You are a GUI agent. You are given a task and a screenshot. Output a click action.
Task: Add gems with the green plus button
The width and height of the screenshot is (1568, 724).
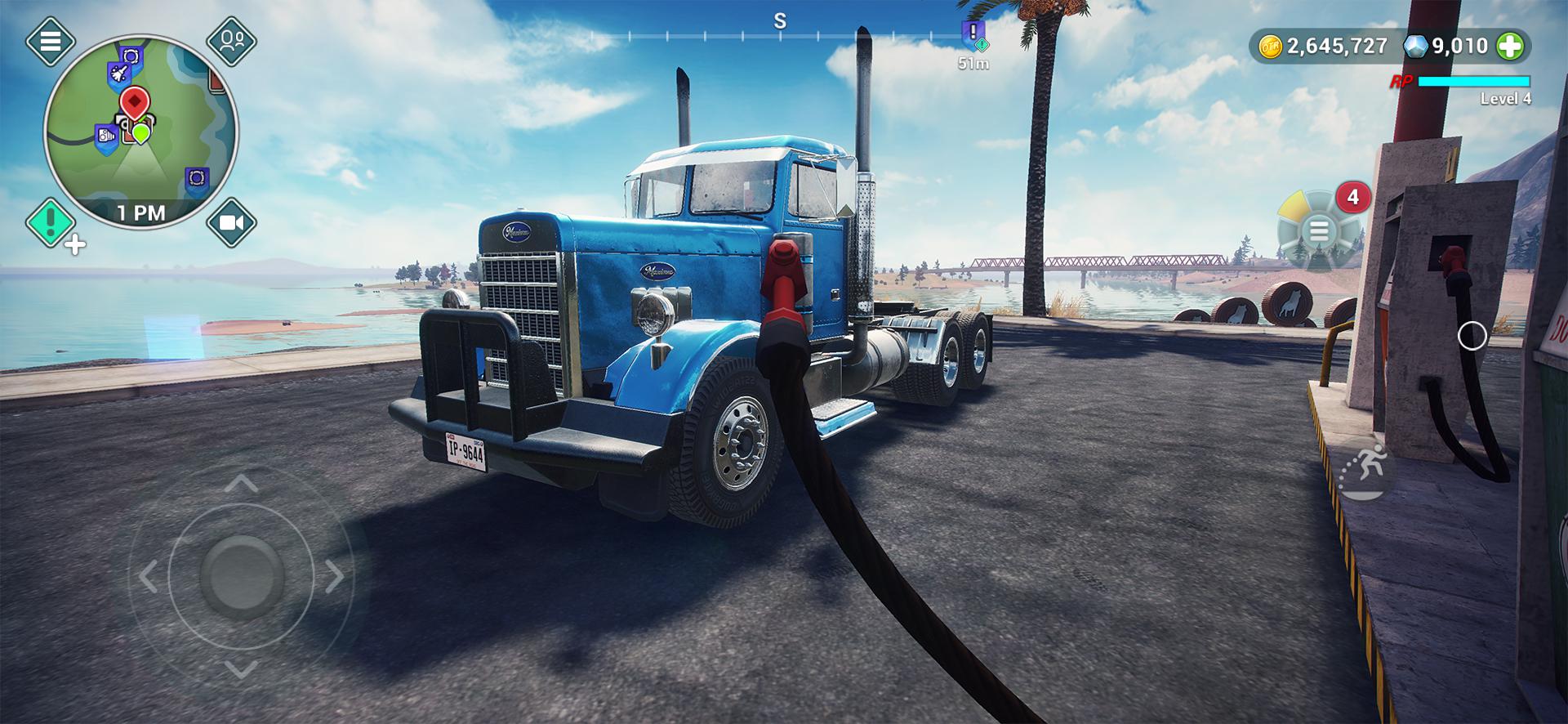point(1510,47)
